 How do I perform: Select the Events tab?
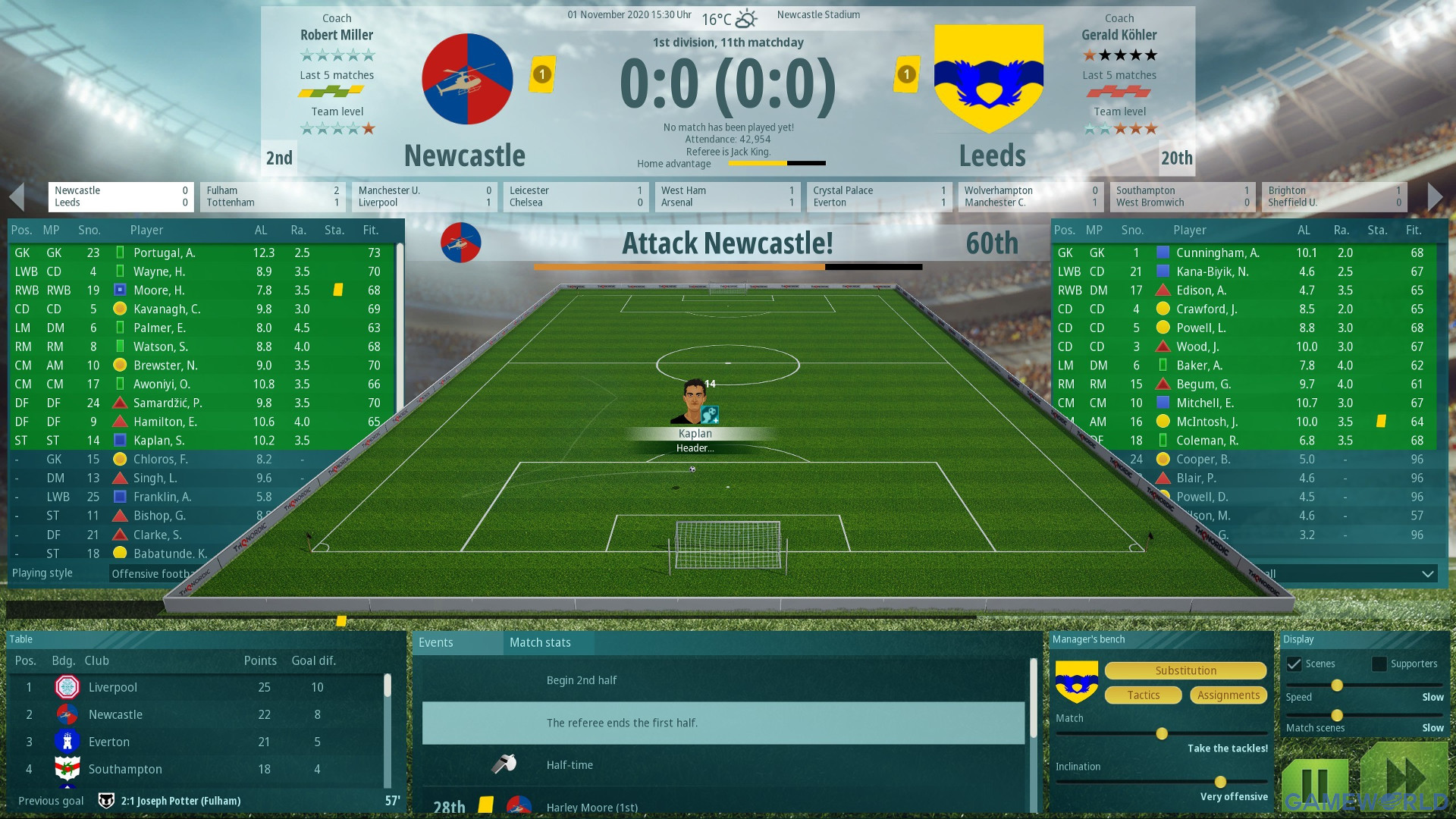[x=436, y=642]
